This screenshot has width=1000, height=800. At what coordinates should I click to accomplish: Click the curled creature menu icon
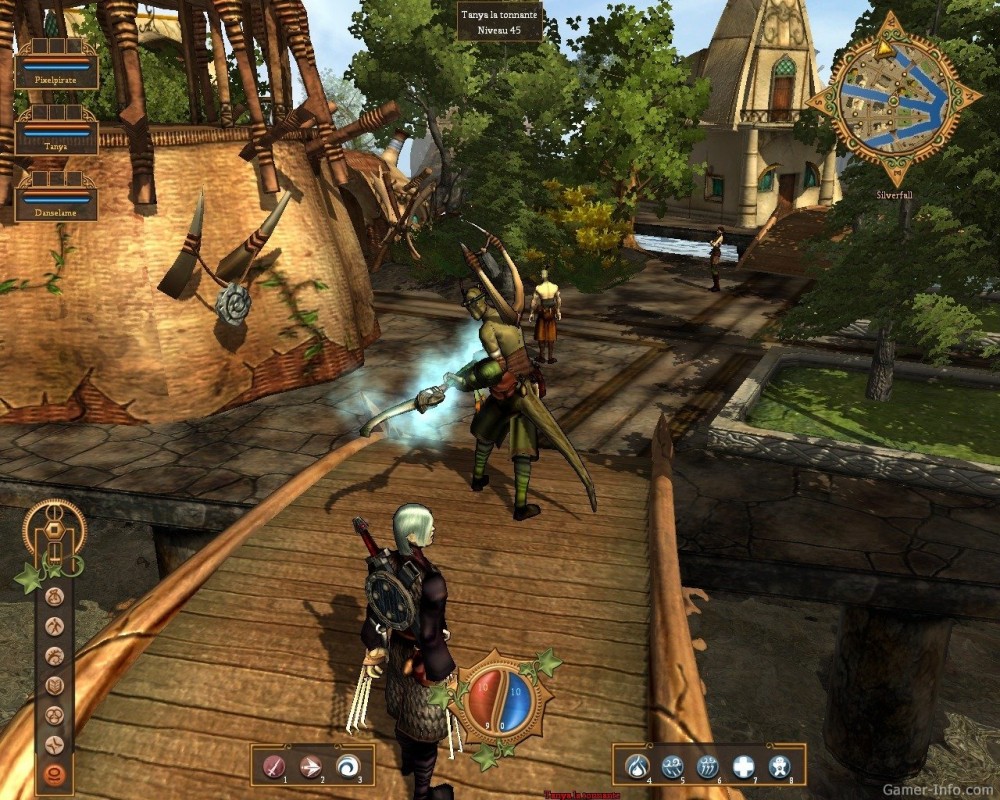(55, 656)
